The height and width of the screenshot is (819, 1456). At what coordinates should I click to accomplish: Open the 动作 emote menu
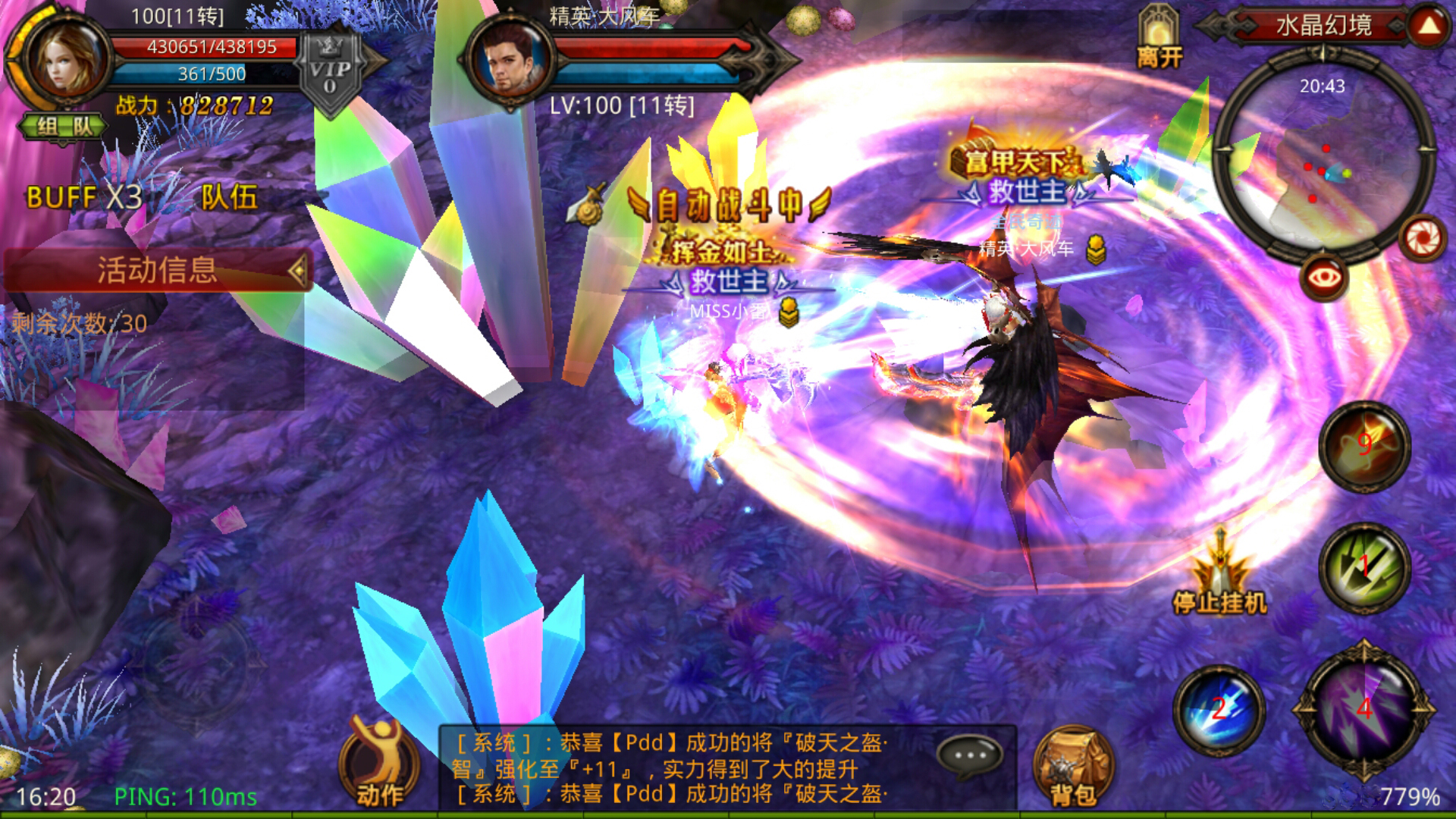pos(379,762)
